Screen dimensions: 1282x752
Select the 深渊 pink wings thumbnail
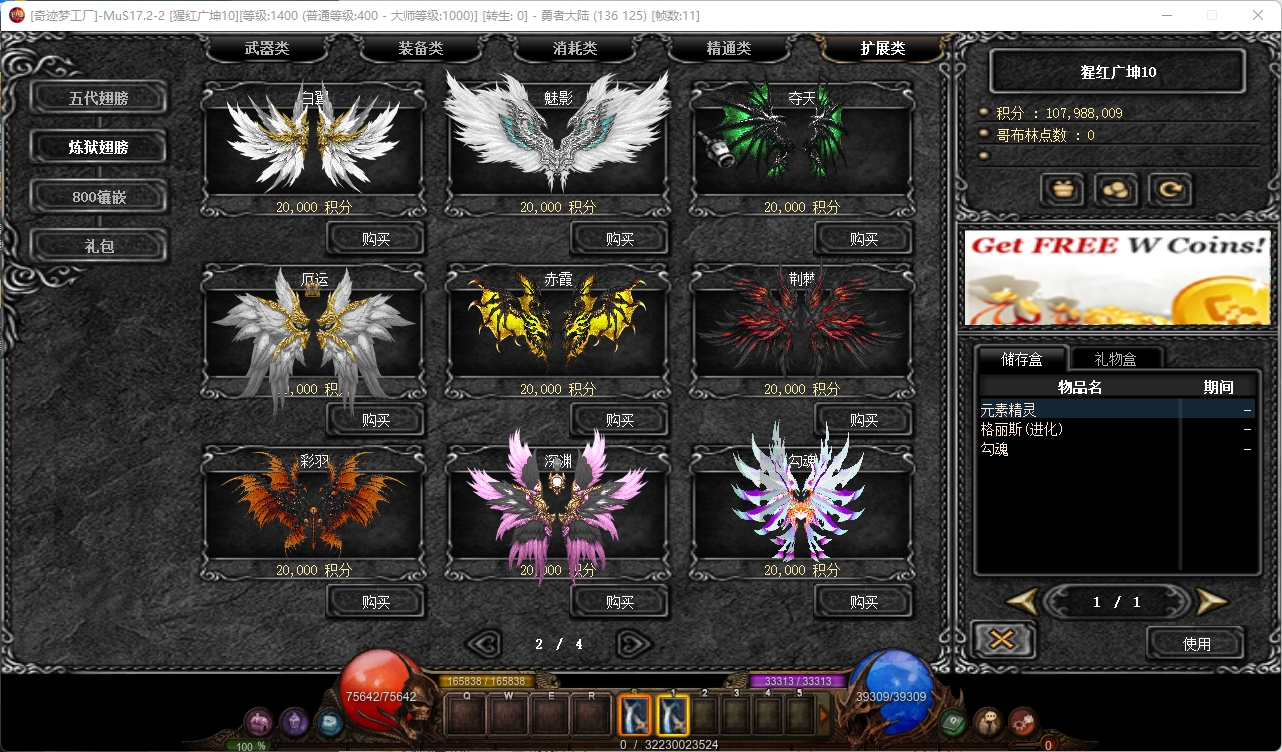[x=558, y=505]
